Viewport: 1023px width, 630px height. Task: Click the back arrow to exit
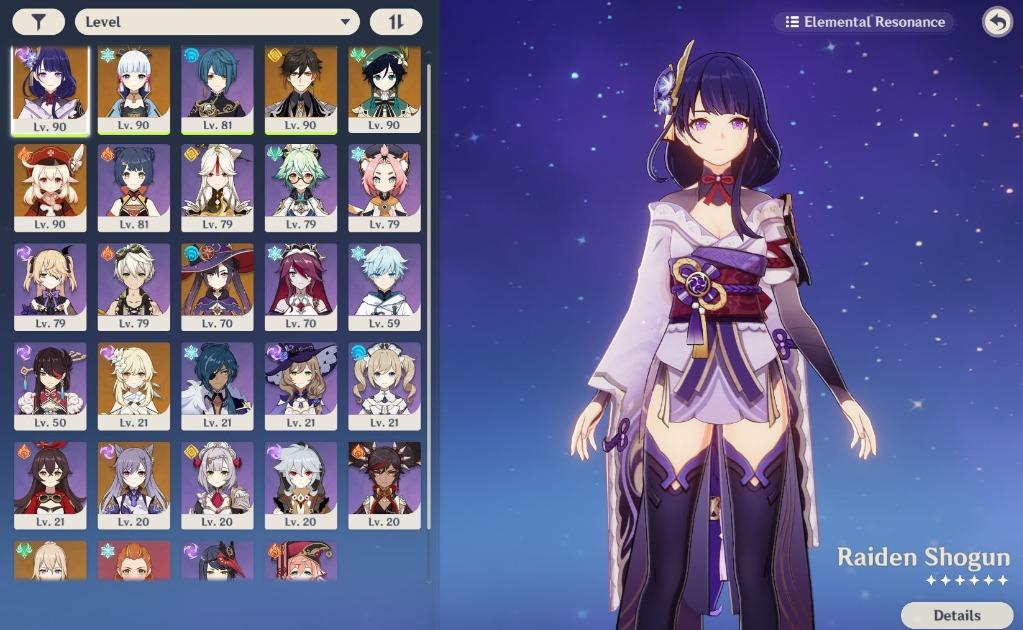coord(997,21)
